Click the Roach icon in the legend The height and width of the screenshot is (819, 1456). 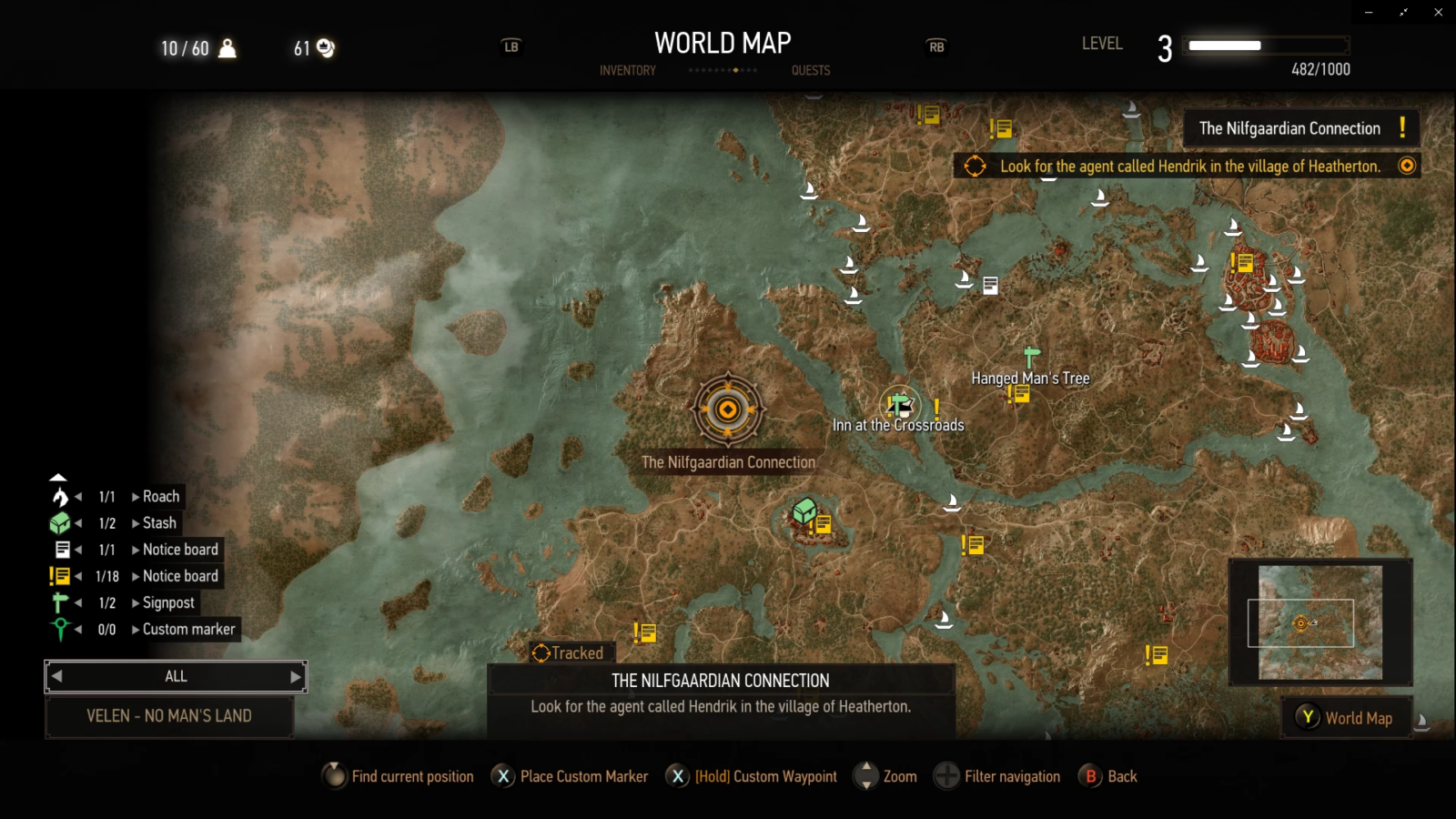pyautogui.click(x=58, y=496)
